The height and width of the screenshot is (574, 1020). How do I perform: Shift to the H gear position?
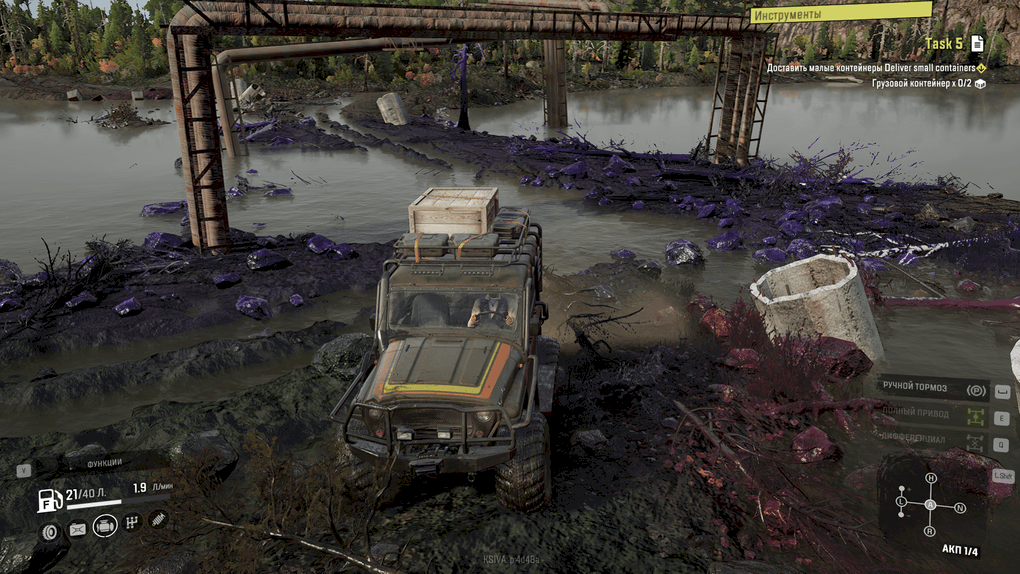(931, 478)
